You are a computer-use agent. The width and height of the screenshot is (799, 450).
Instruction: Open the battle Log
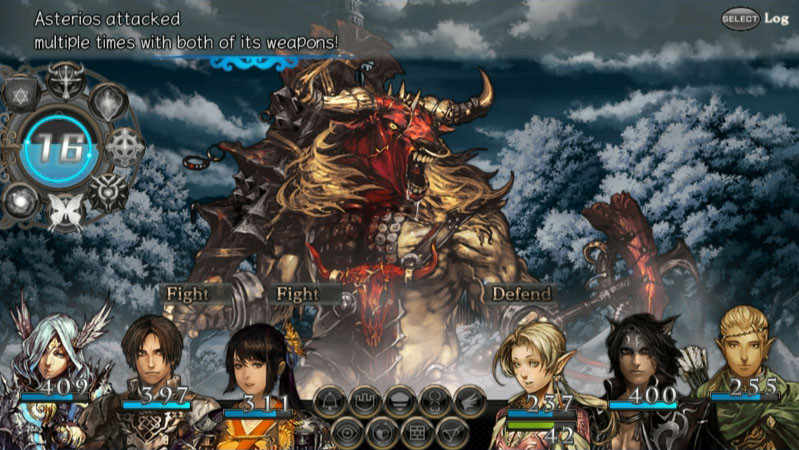[x=761, y=18]
